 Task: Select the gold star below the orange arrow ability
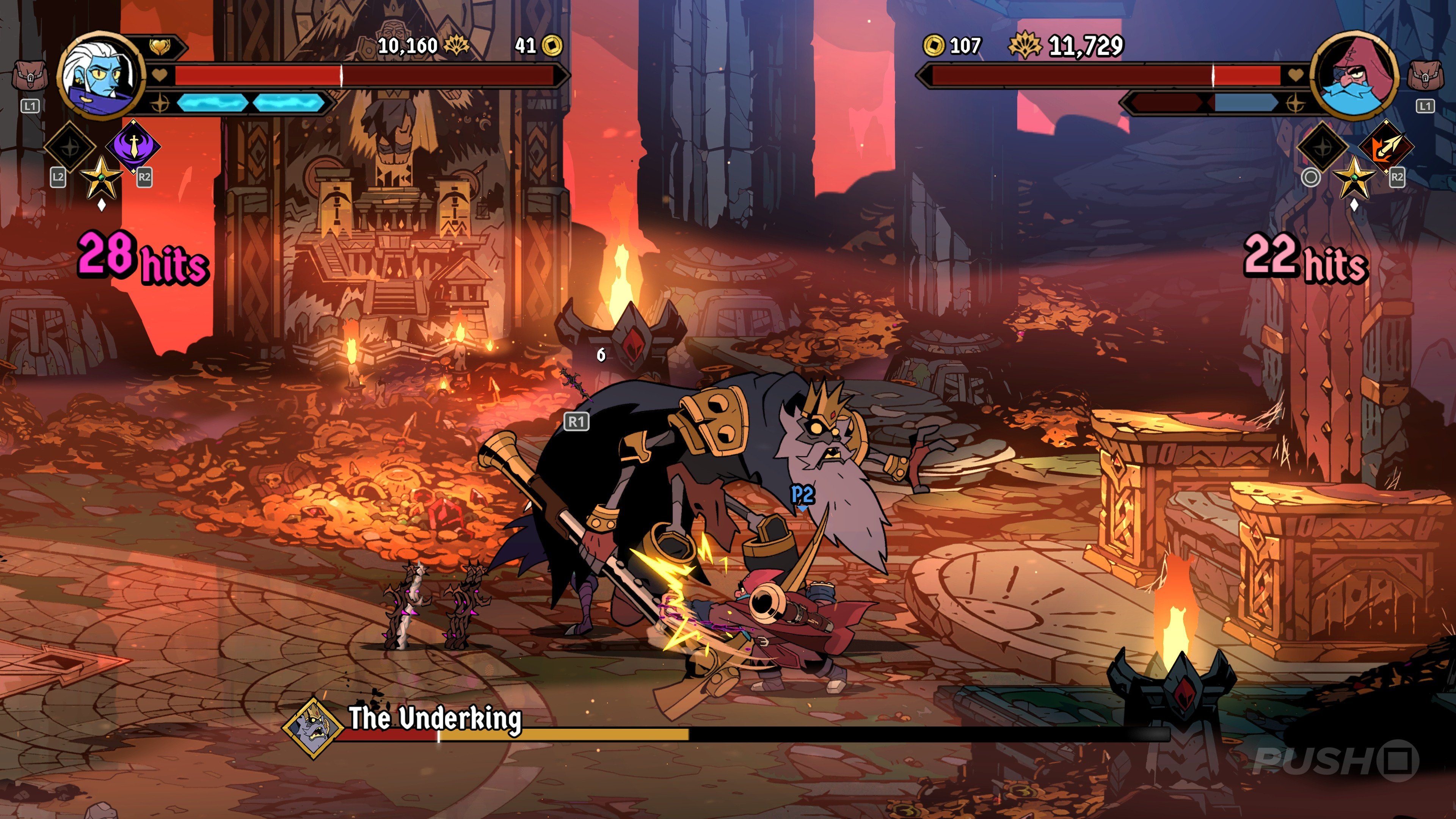point(1354,177)
